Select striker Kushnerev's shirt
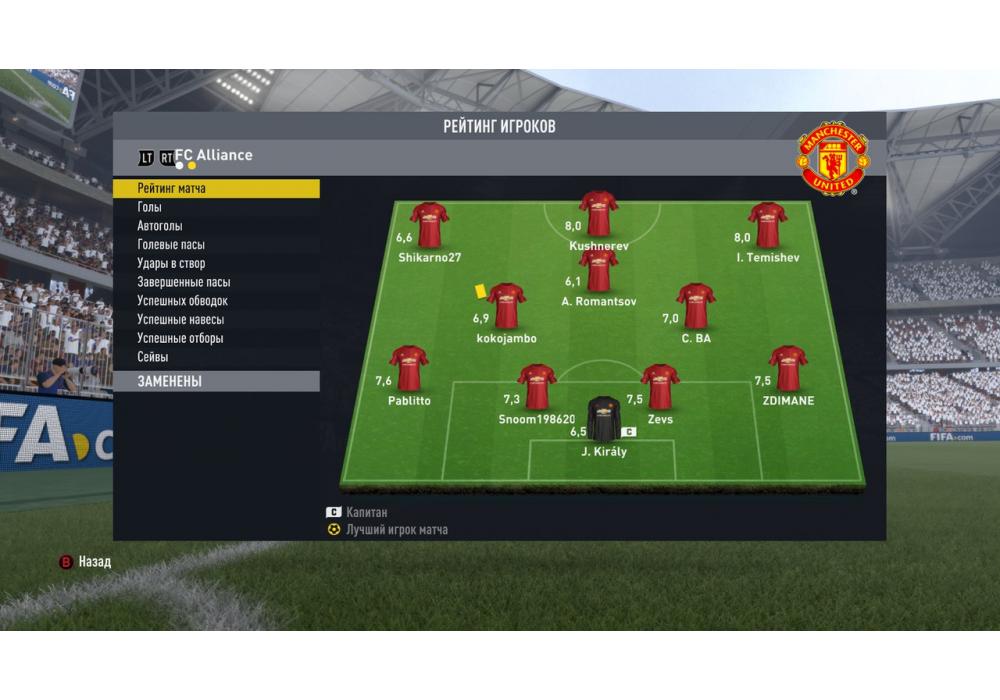 pyautogui.click(x=598, y=213)
